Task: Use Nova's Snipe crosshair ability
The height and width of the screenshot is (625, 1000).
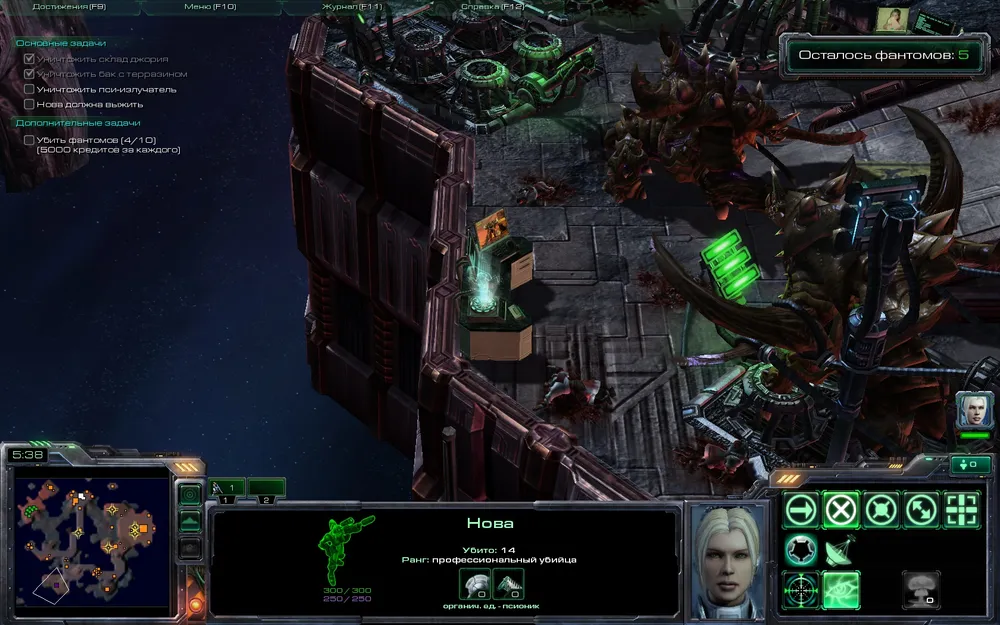Action: (x=801, y=590)
